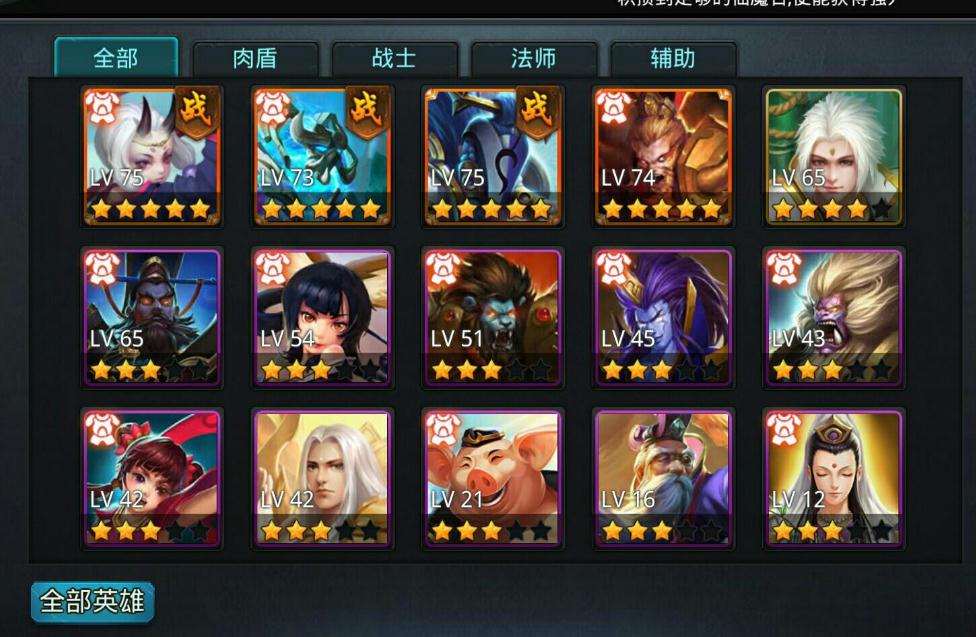This screenshot has width=976, height=637.
Task: Select the three-star LV 65 dark general hero
Action: (152, 316)
